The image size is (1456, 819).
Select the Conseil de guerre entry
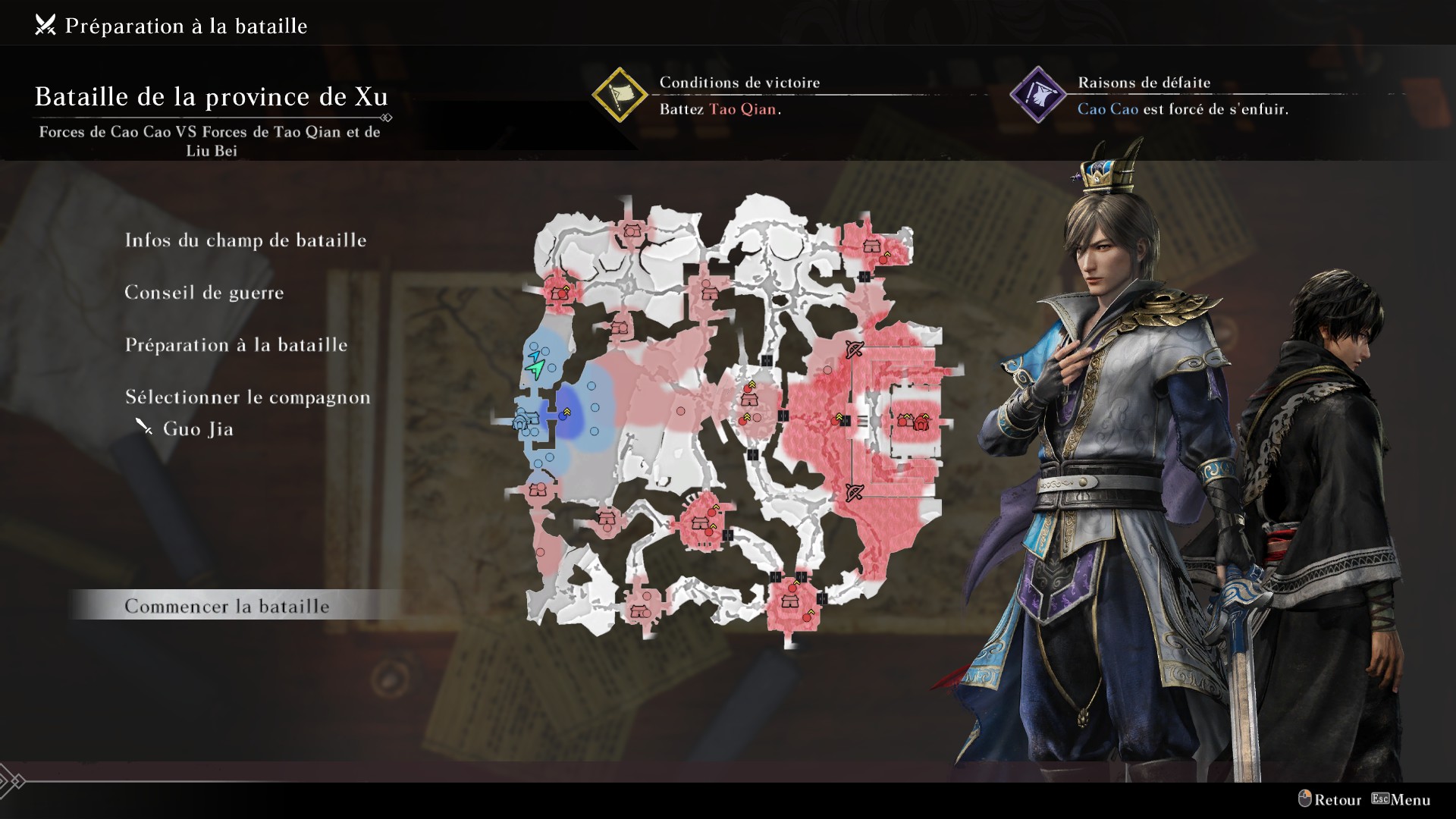coord(204,293)
